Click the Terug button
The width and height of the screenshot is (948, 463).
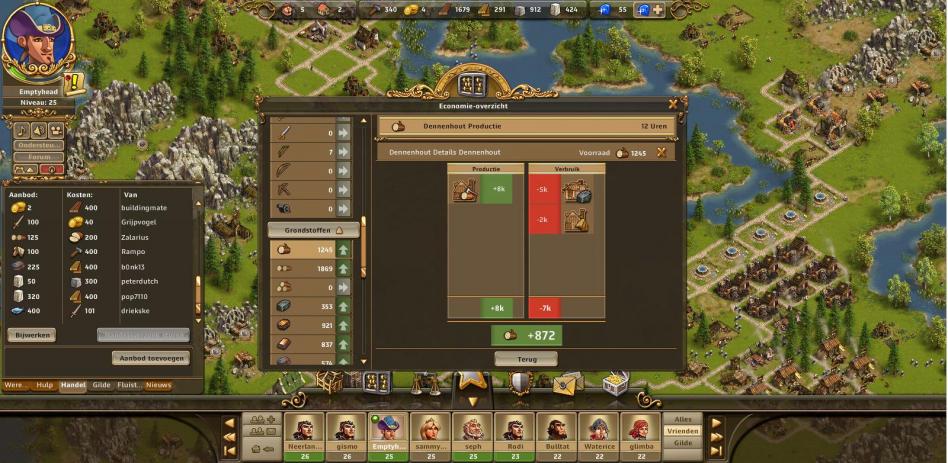coord(526,358)
